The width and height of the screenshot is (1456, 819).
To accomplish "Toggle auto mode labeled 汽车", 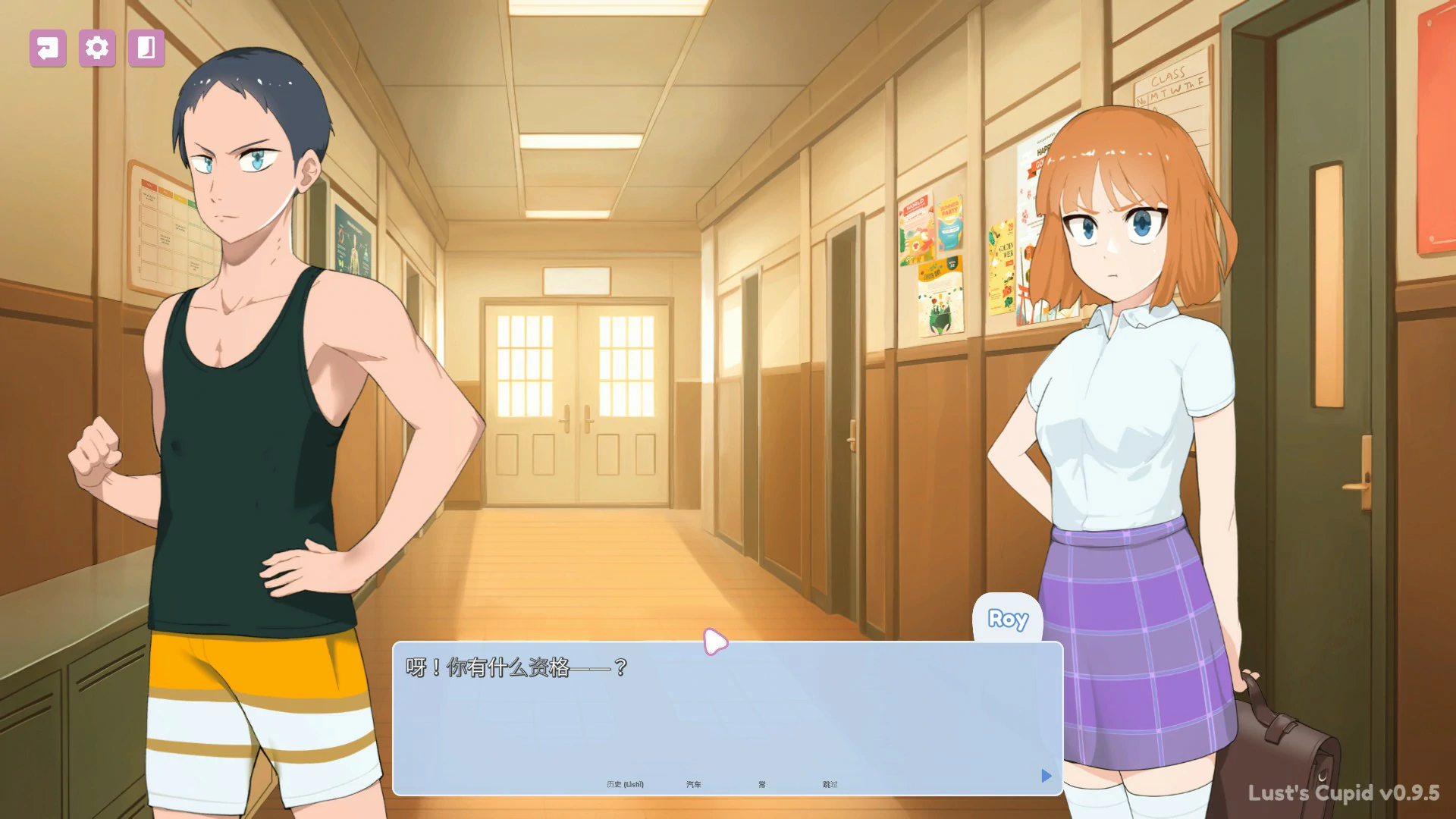I will [694, 784].
